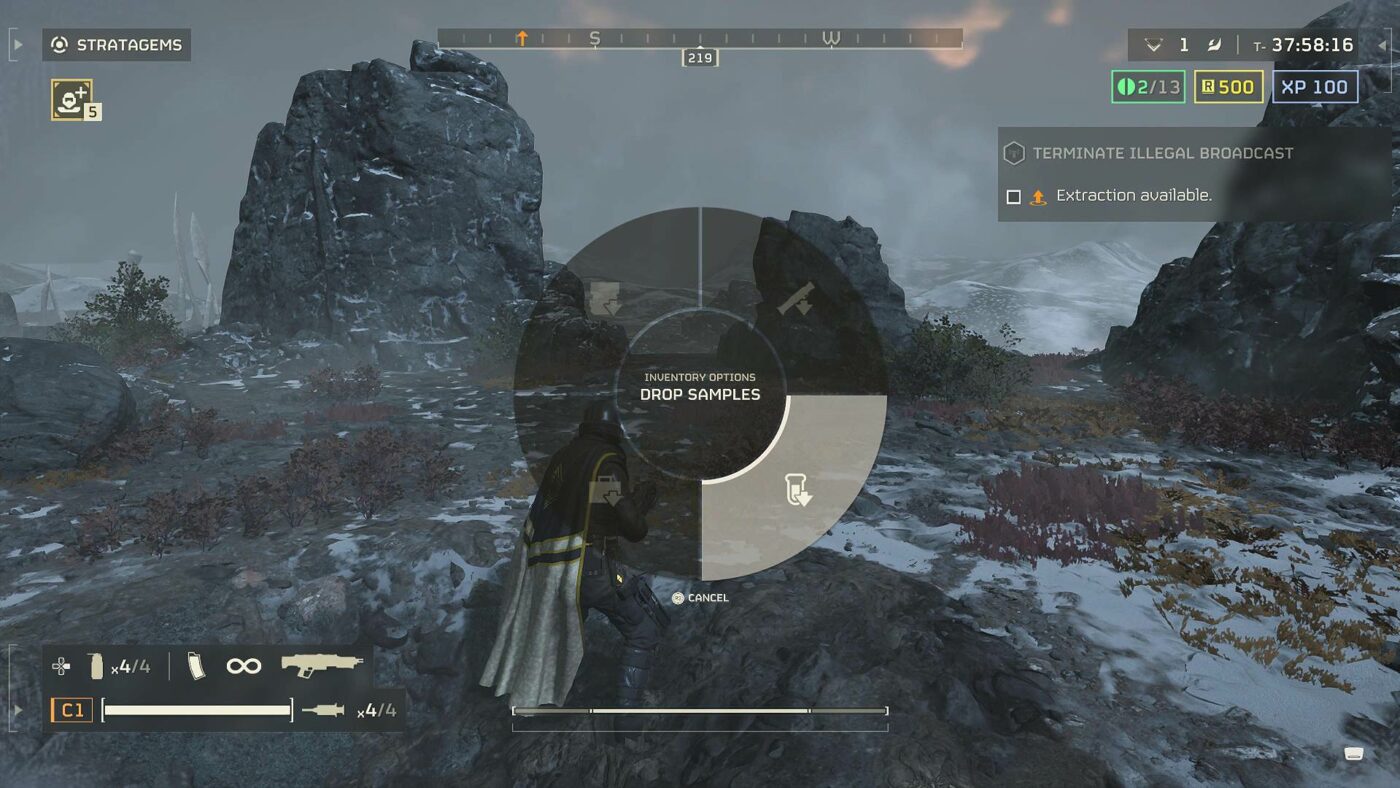Viewport: 1400px width, 788px height.
Task: Select the primary rifle icon in the HUD
Action: tap(320, 665)
